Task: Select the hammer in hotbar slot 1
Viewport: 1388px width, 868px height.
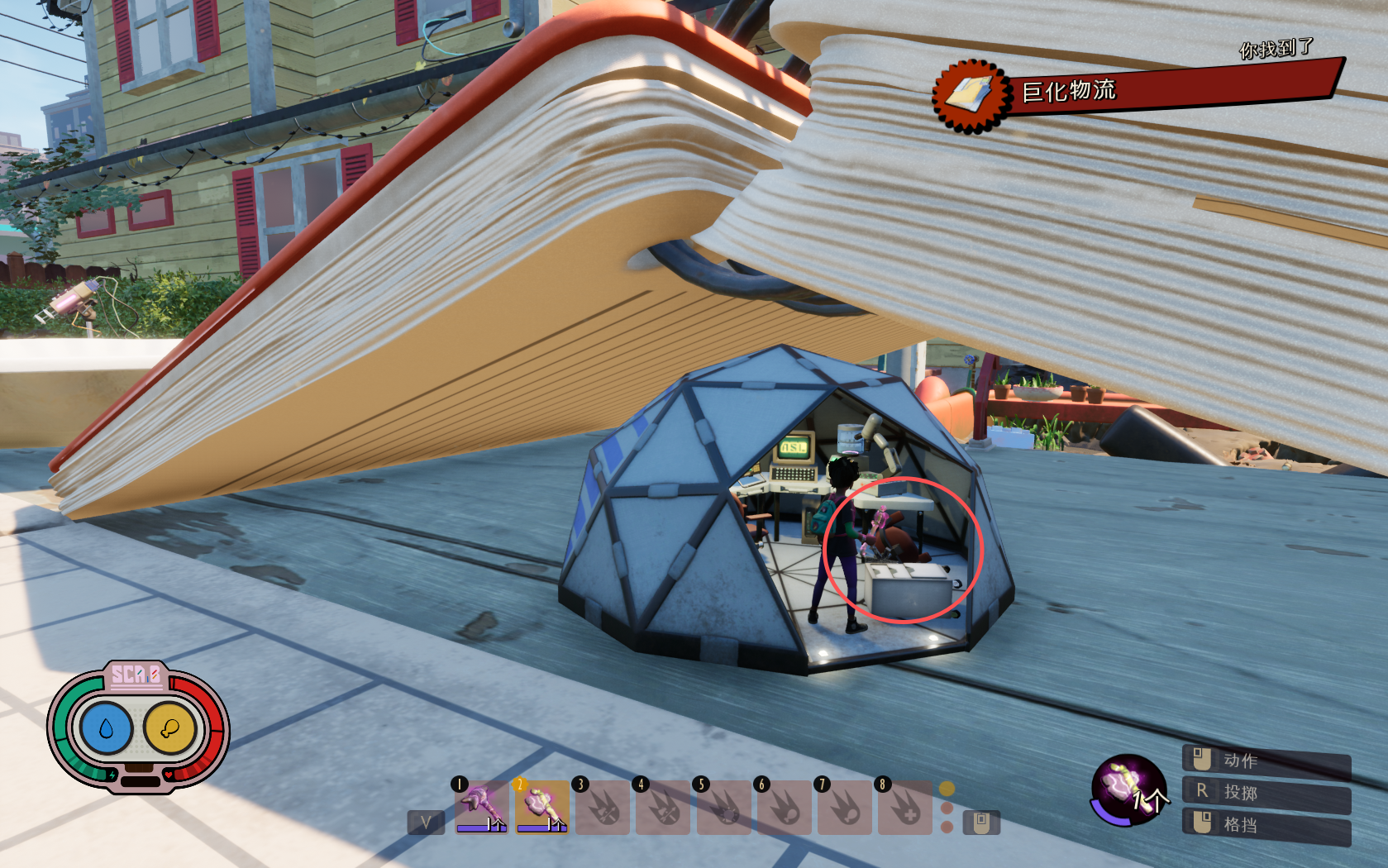Action: pos(481,806)
